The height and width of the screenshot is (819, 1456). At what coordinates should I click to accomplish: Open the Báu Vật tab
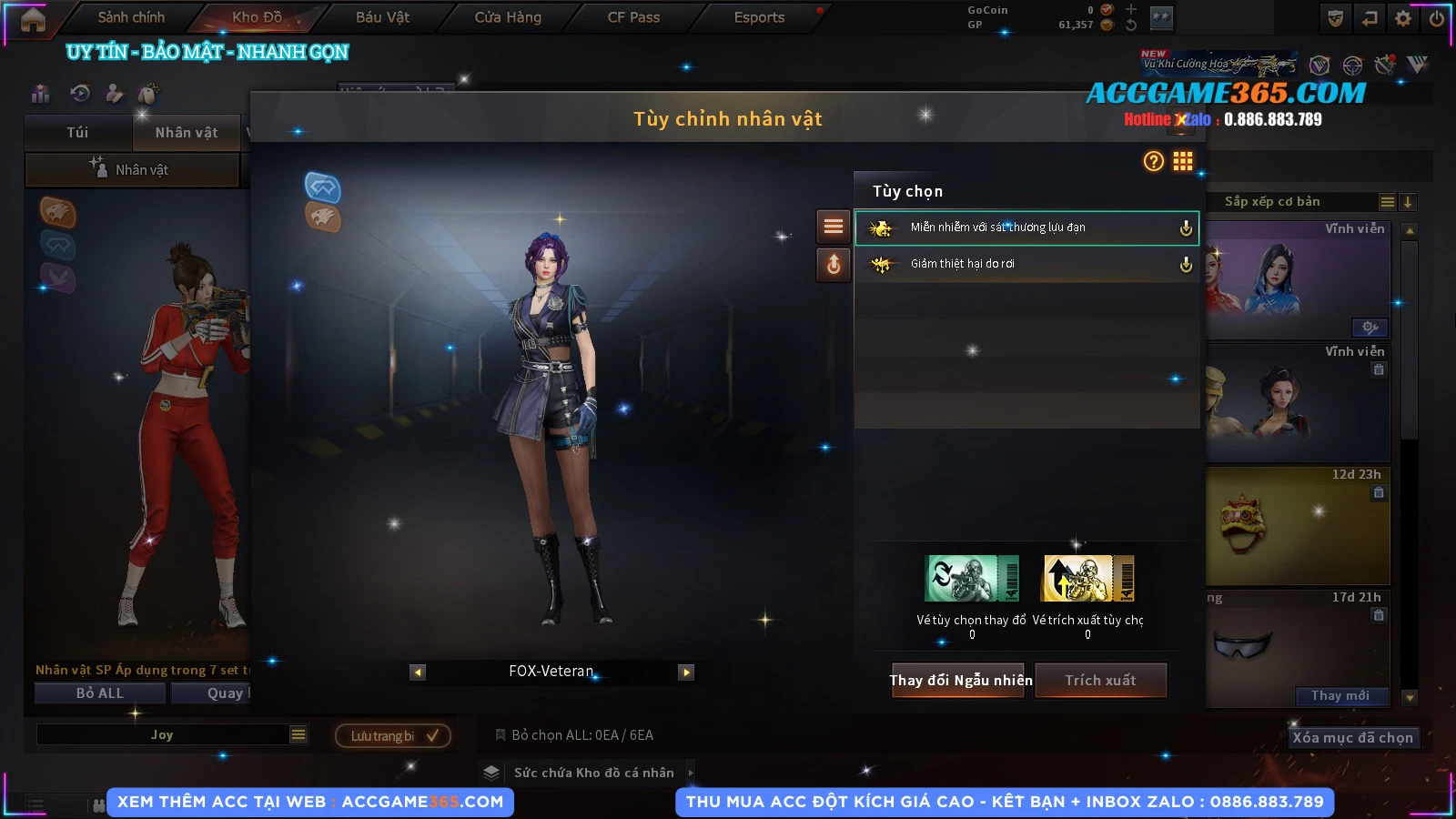pos(382,17)
